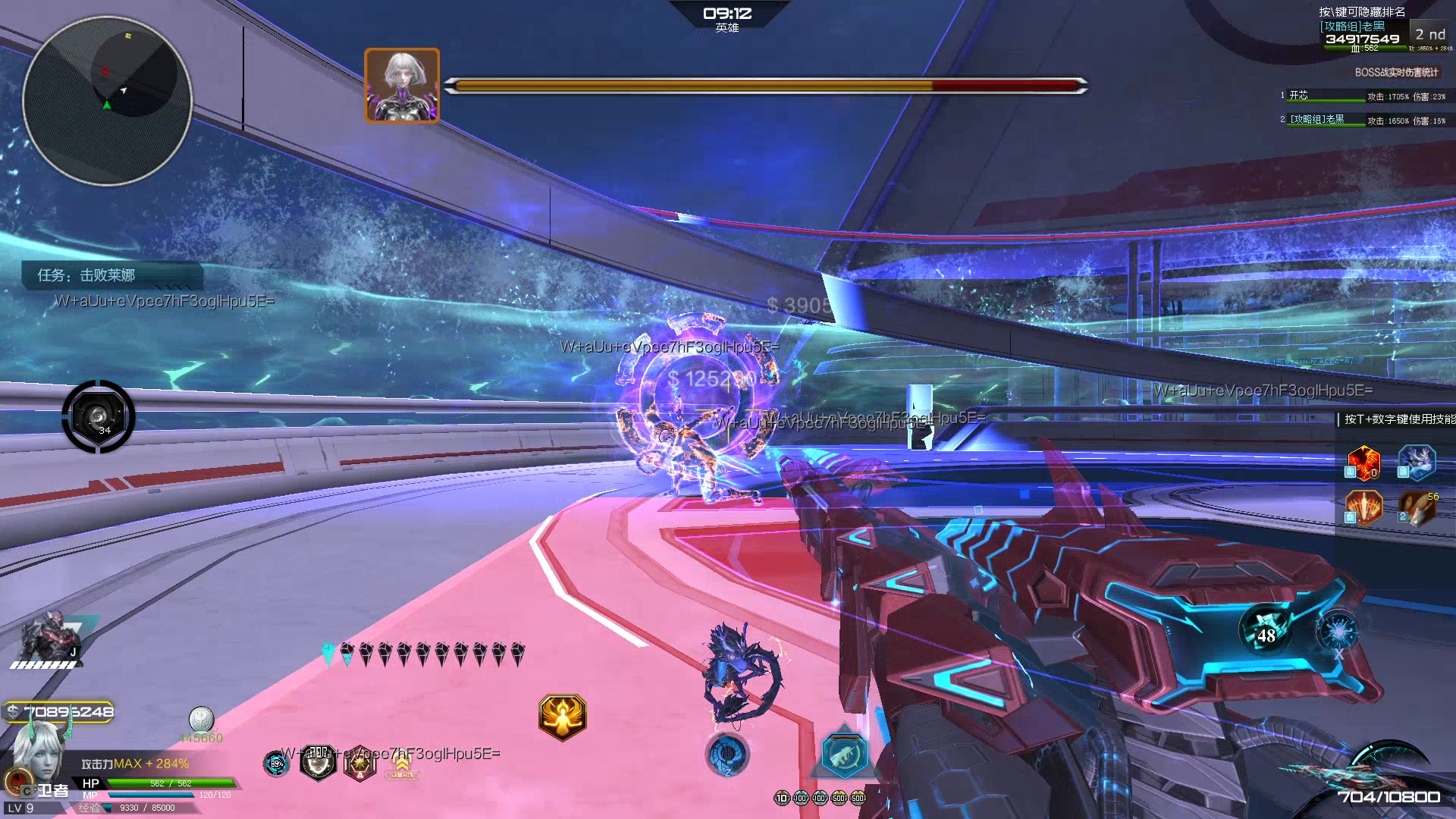
Task: Activate the fire phoenix skill
Action: (1363, 463)
